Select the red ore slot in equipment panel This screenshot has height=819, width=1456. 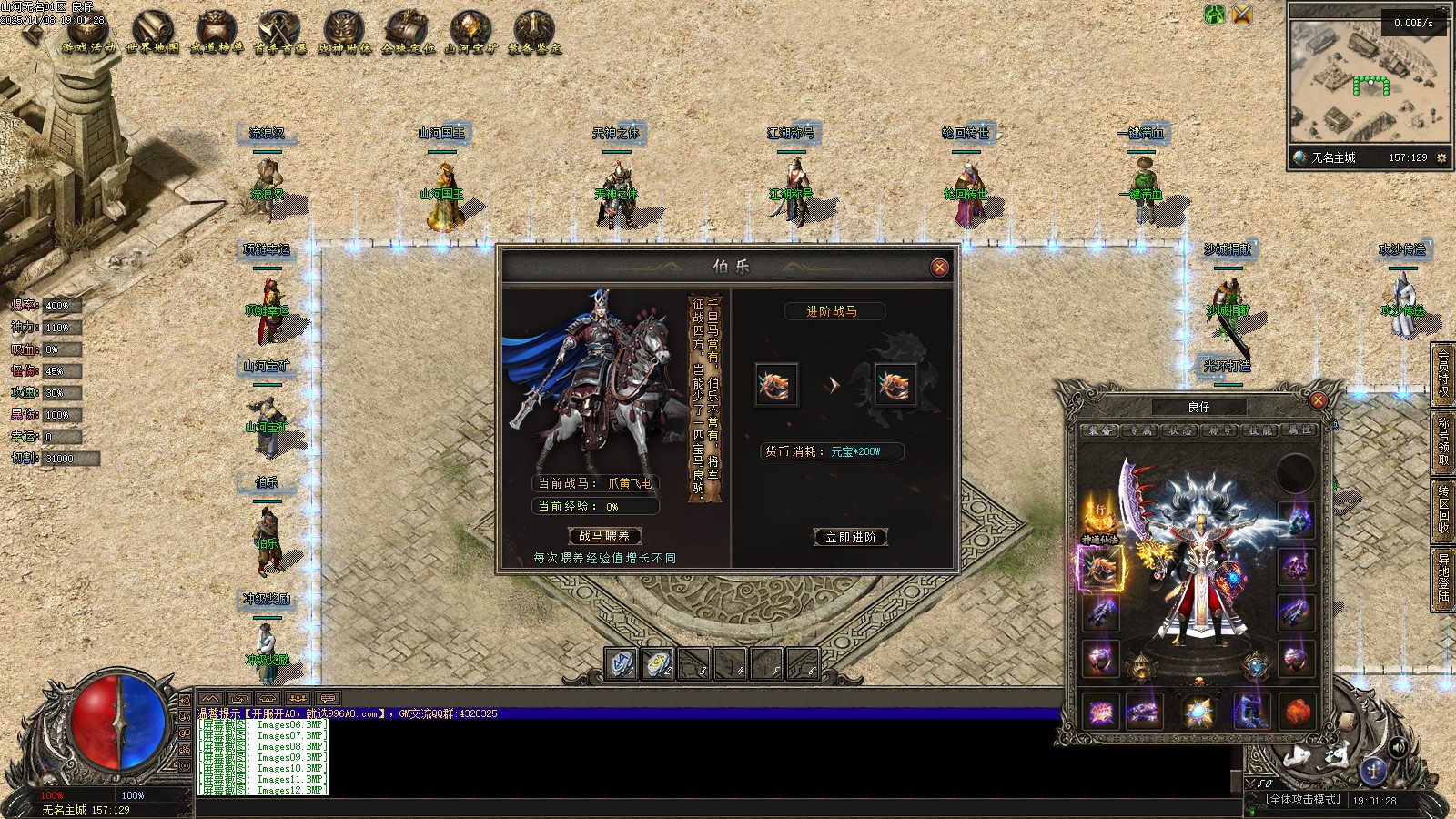tap(1298, 711)
